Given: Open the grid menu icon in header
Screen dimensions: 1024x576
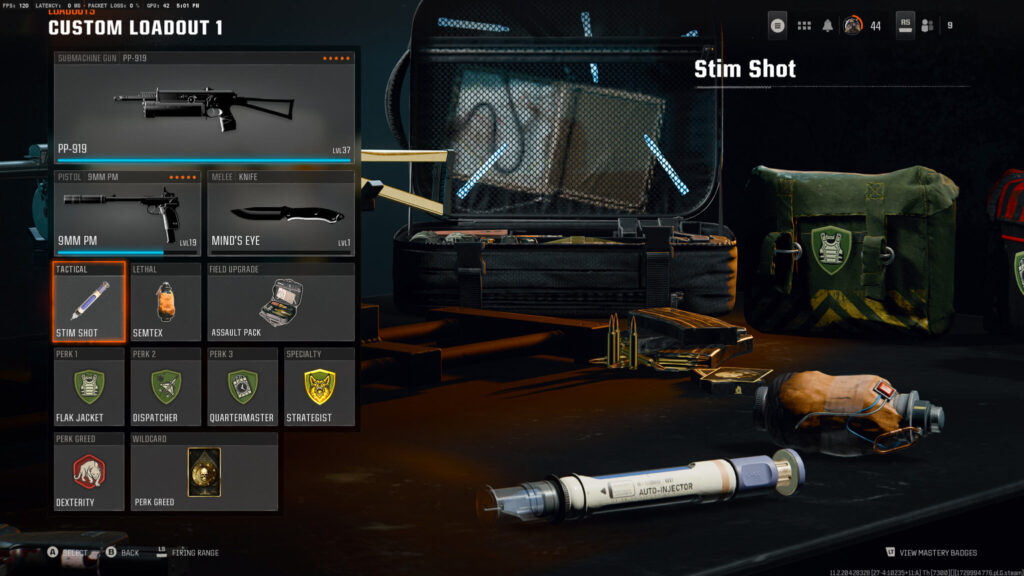Looking at the screenshot, I should [x=804, y=25].
